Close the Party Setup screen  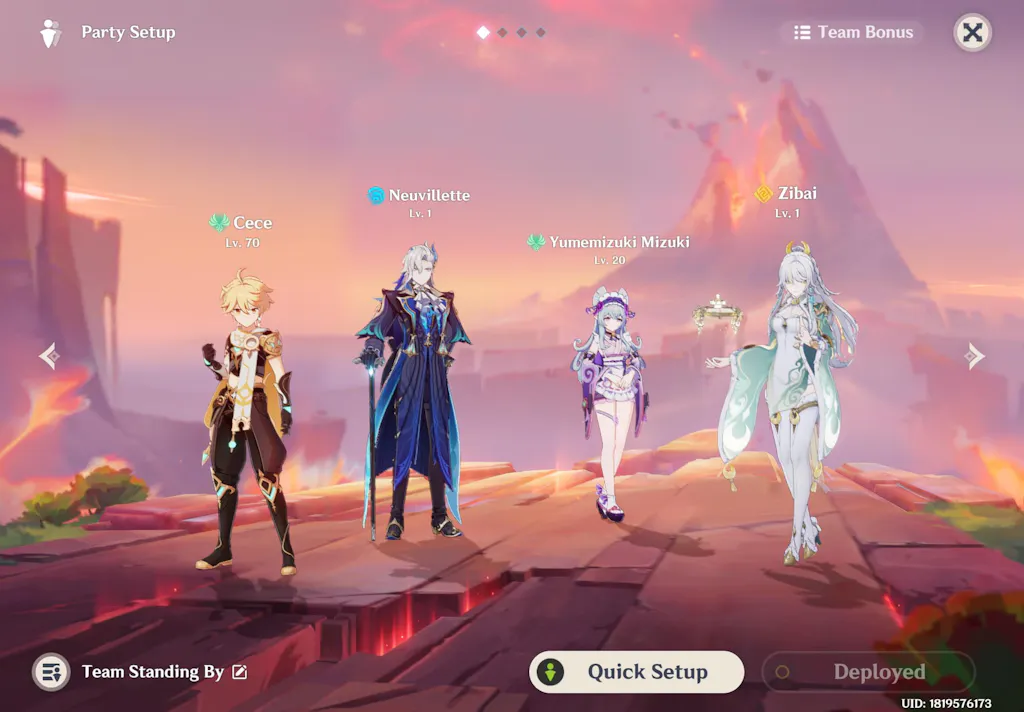pos(972,32)
